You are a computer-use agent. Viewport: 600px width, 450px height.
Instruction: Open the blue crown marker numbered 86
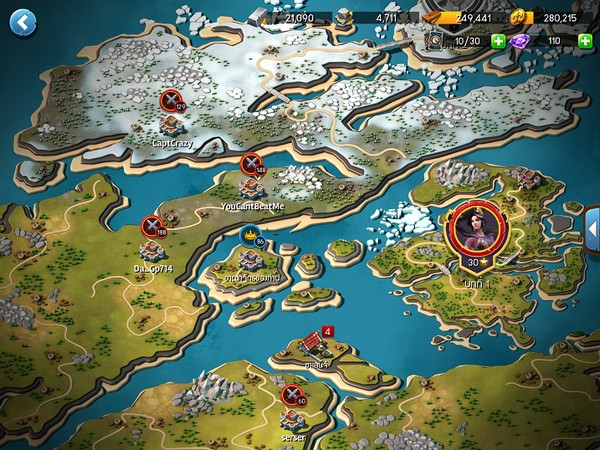pyautogui.click(x=250, y=236)
